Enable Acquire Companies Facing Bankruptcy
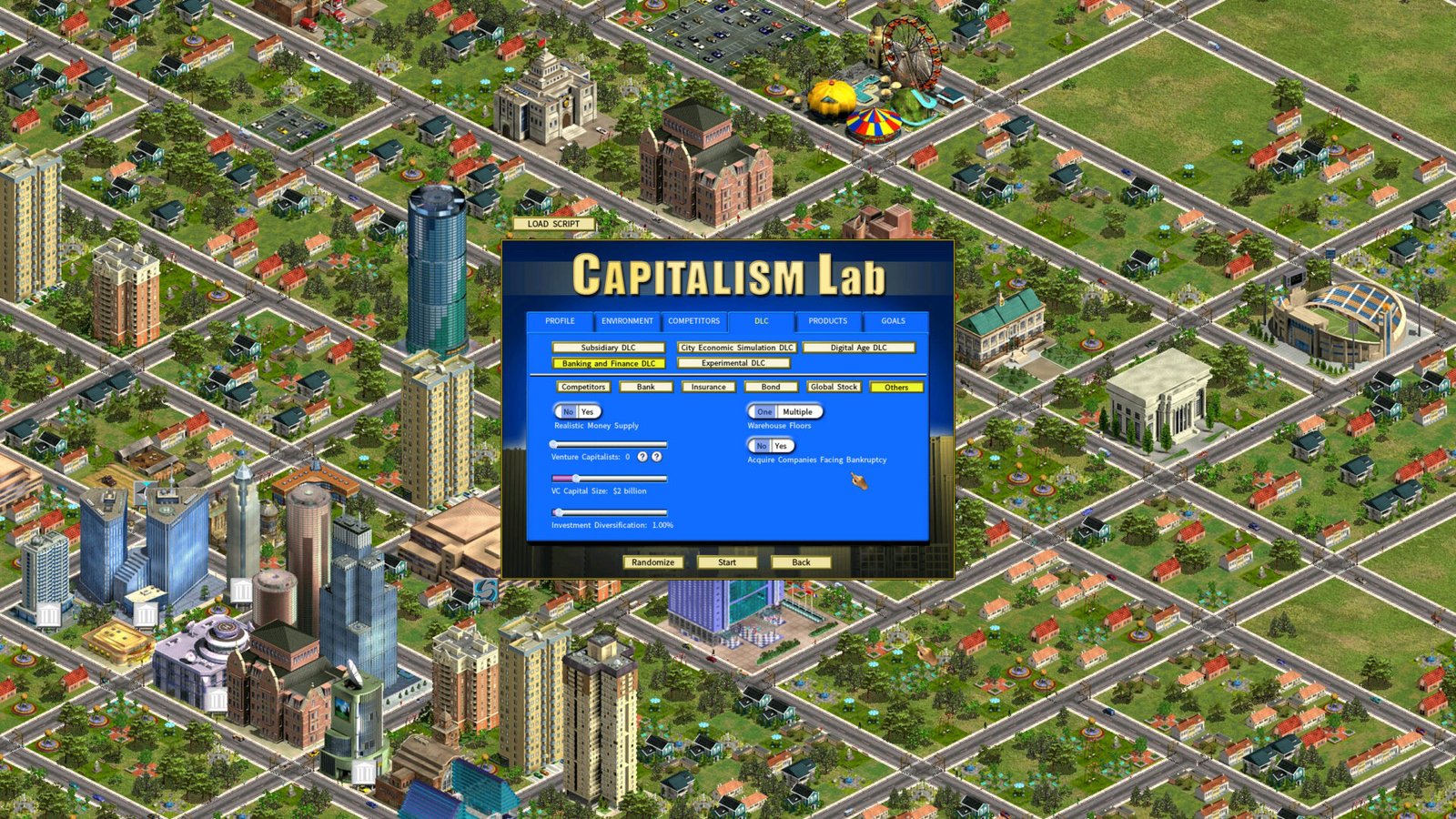 [779, 446]
